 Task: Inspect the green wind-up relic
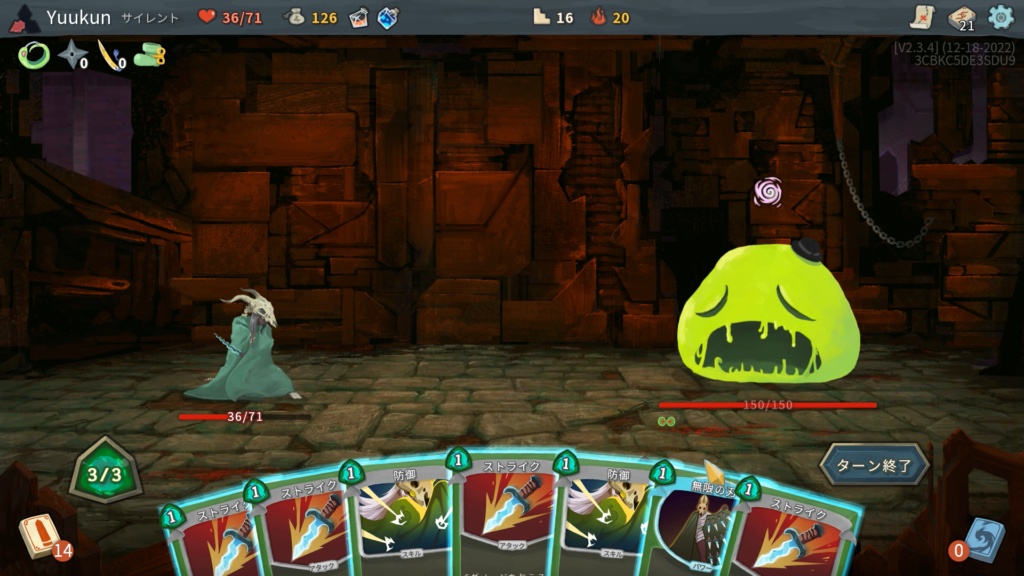[150, 56]
